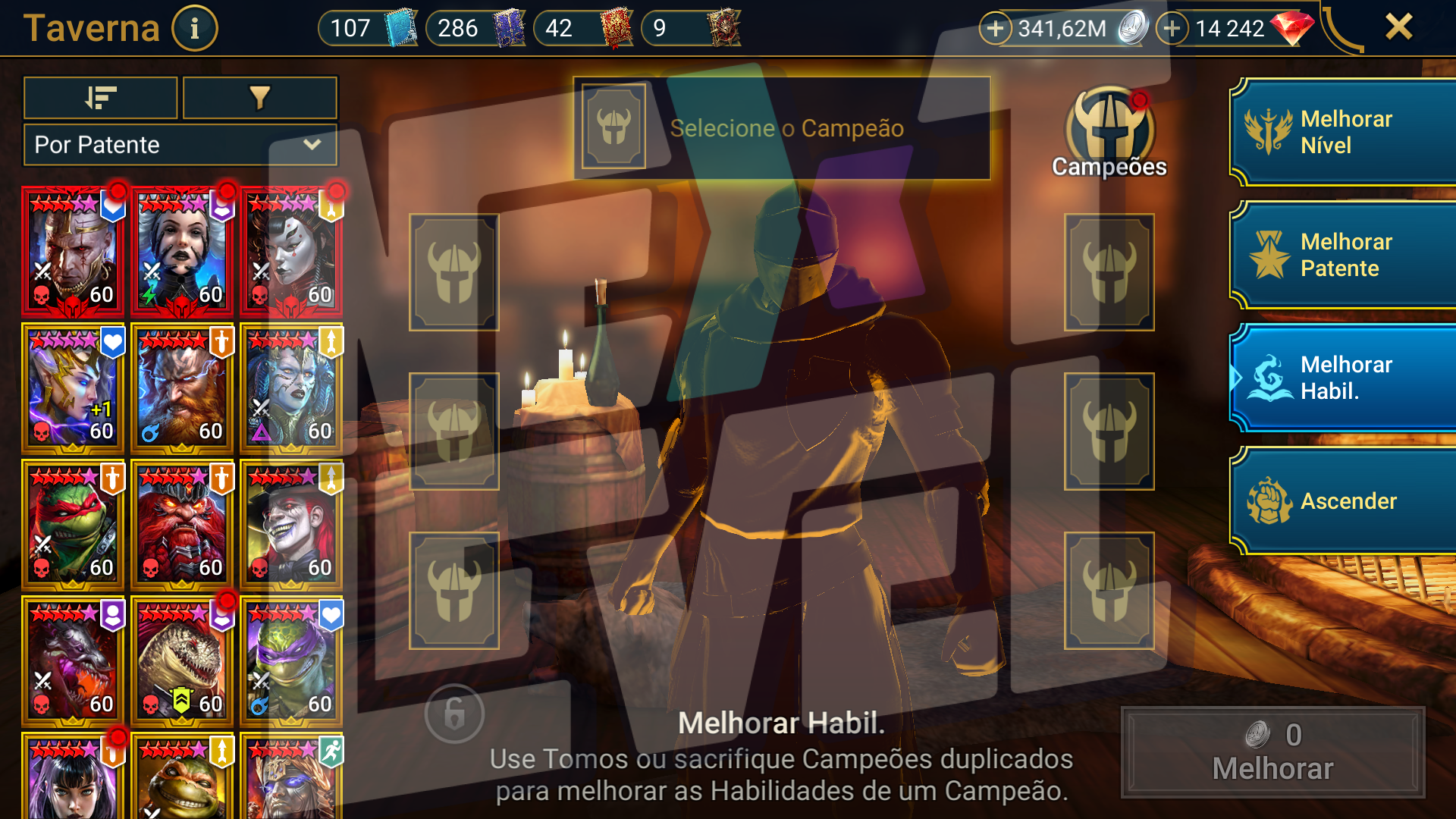Select the Melhorar Habil. tab

coord(1342,378)
